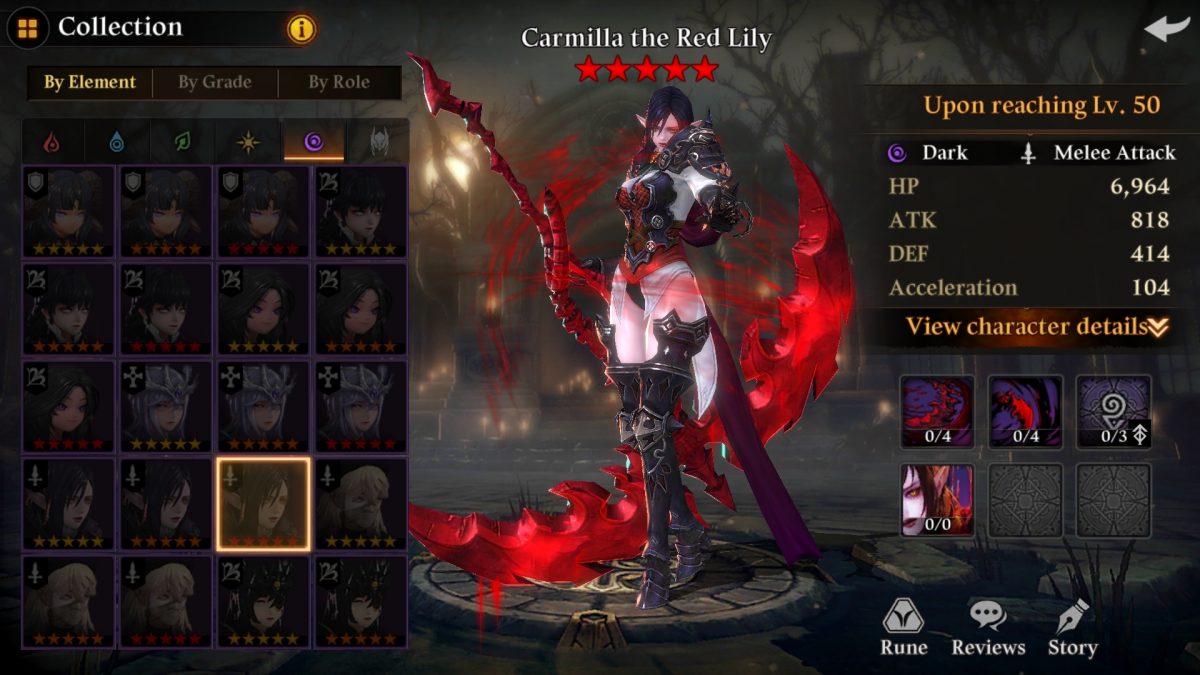Go back with the return arrow
The width and height of the screenshot is (1200, 675).
point(1166,29)
